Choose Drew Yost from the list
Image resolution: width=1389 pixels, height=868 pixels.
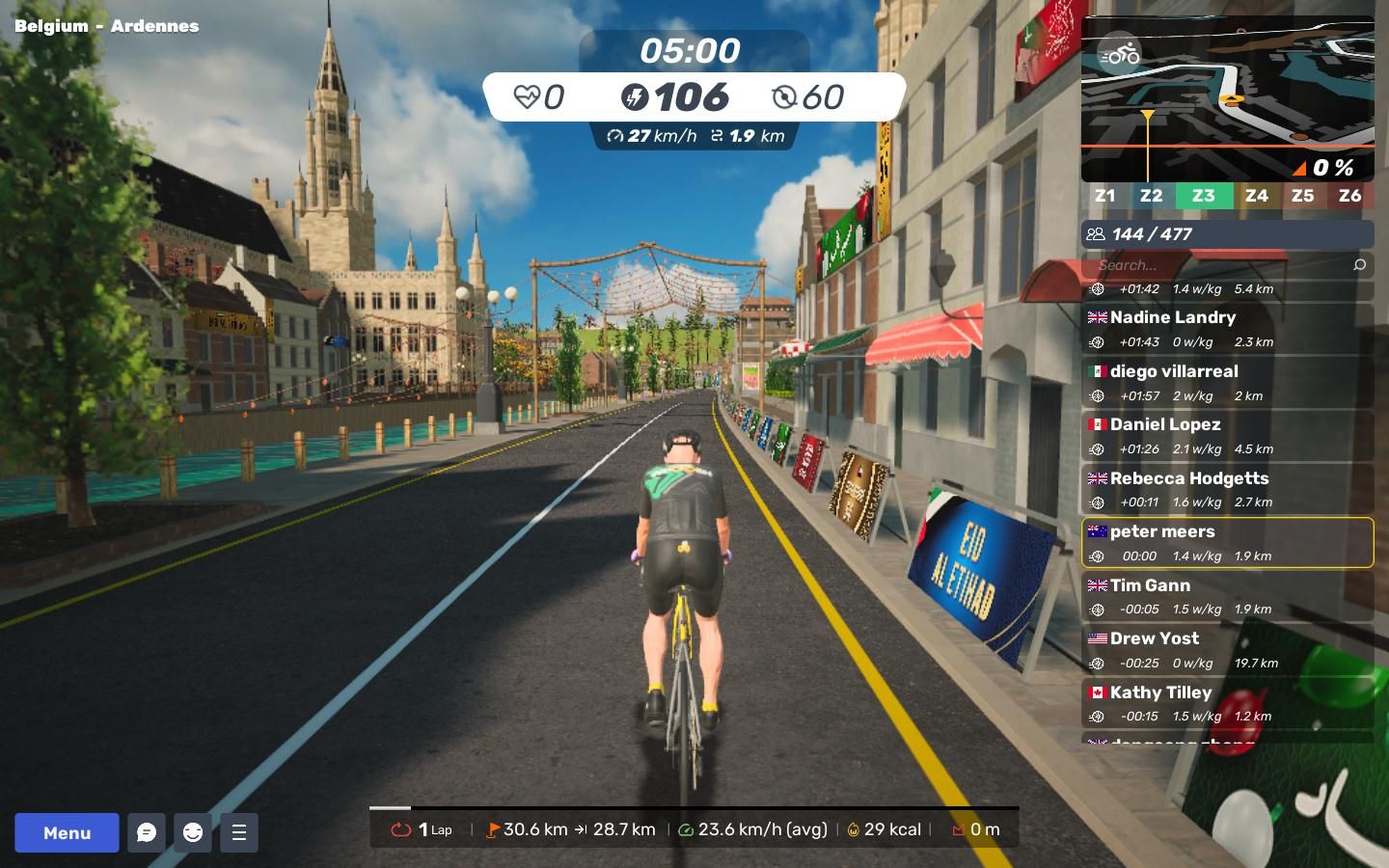(x=1227, y=649)
